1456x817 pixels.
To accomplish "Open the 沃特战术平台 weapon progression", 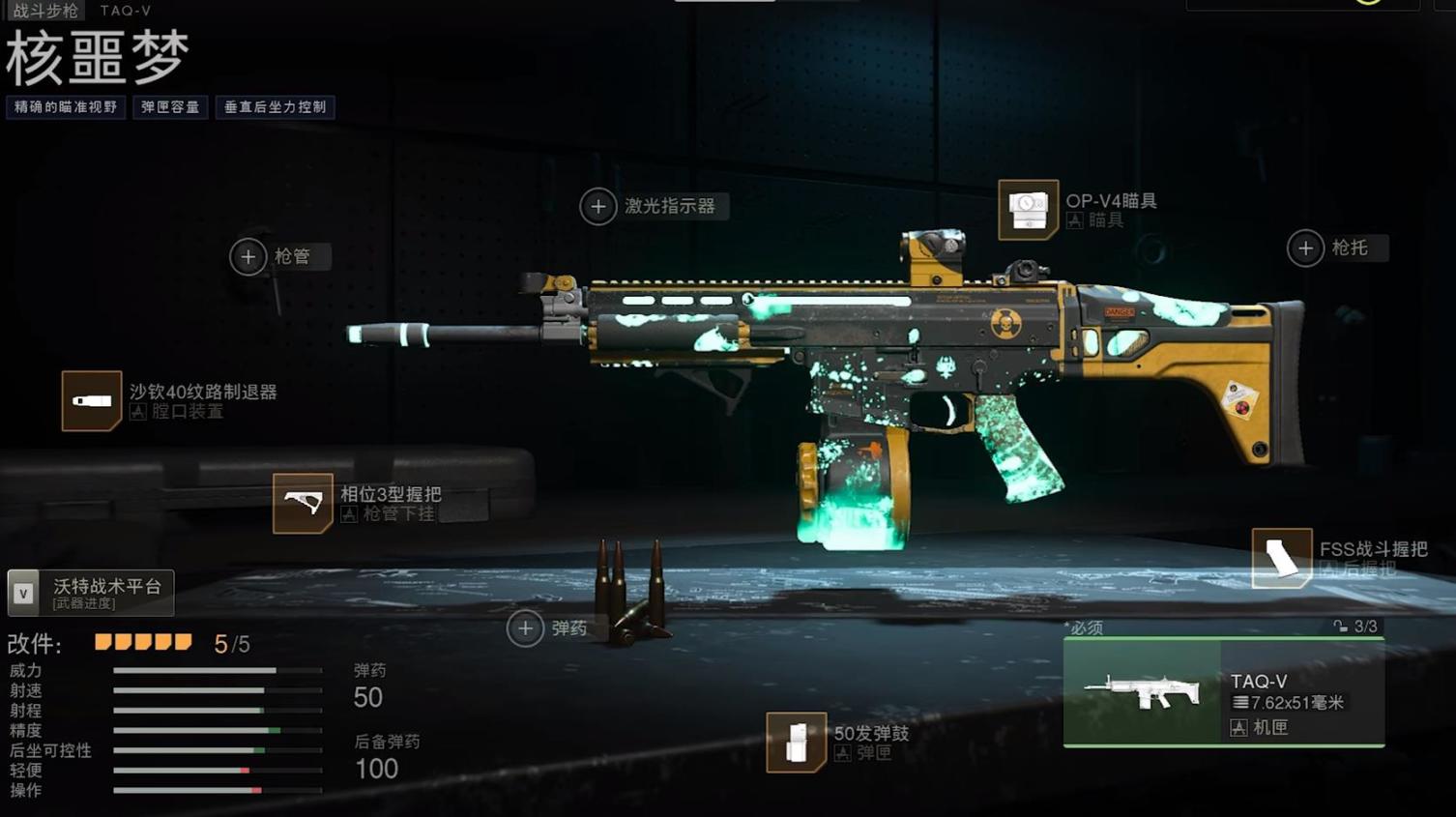I will [91, 593].
